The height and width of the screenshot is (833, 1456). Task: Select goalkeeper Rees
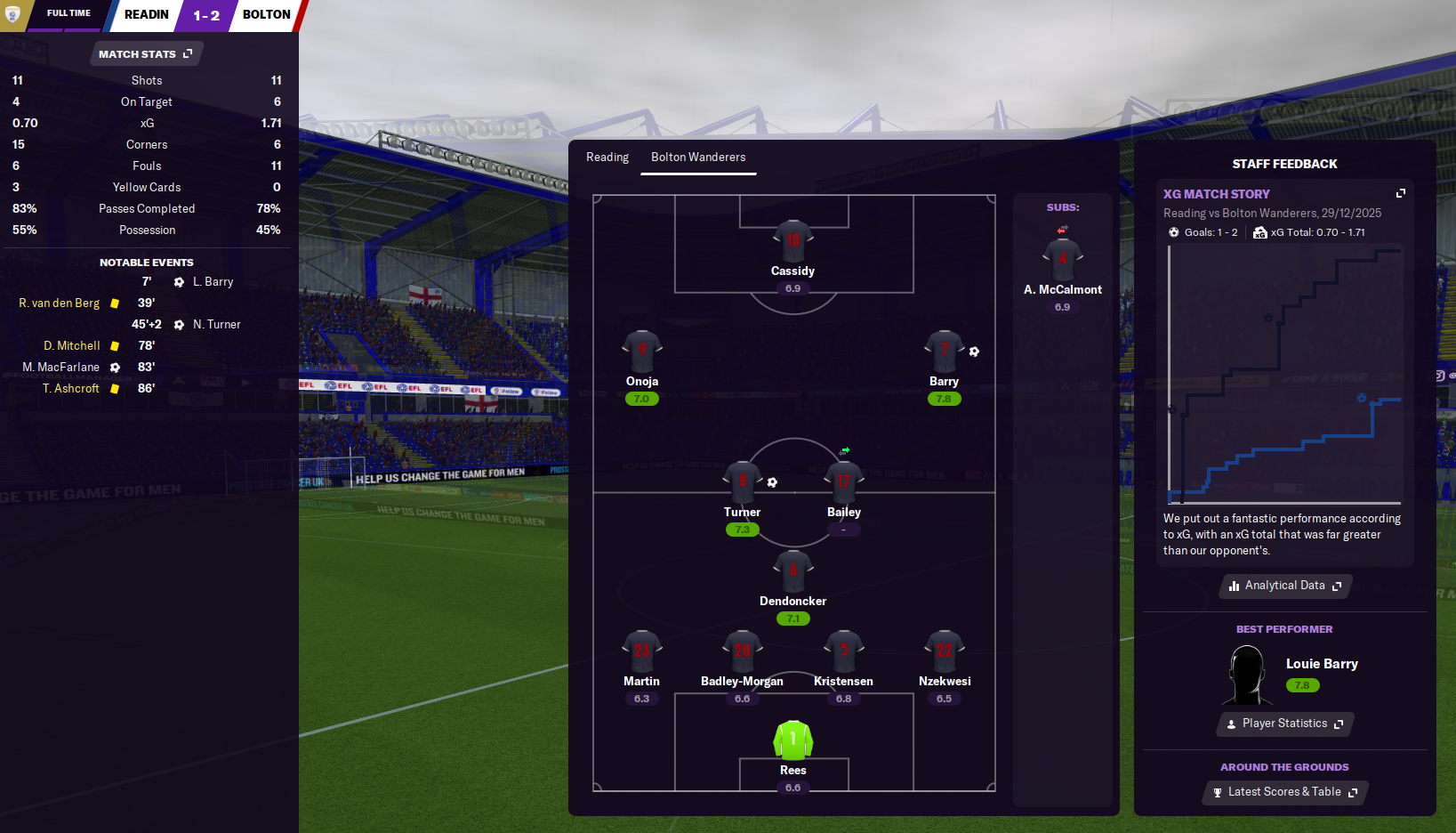pos(792,740)
